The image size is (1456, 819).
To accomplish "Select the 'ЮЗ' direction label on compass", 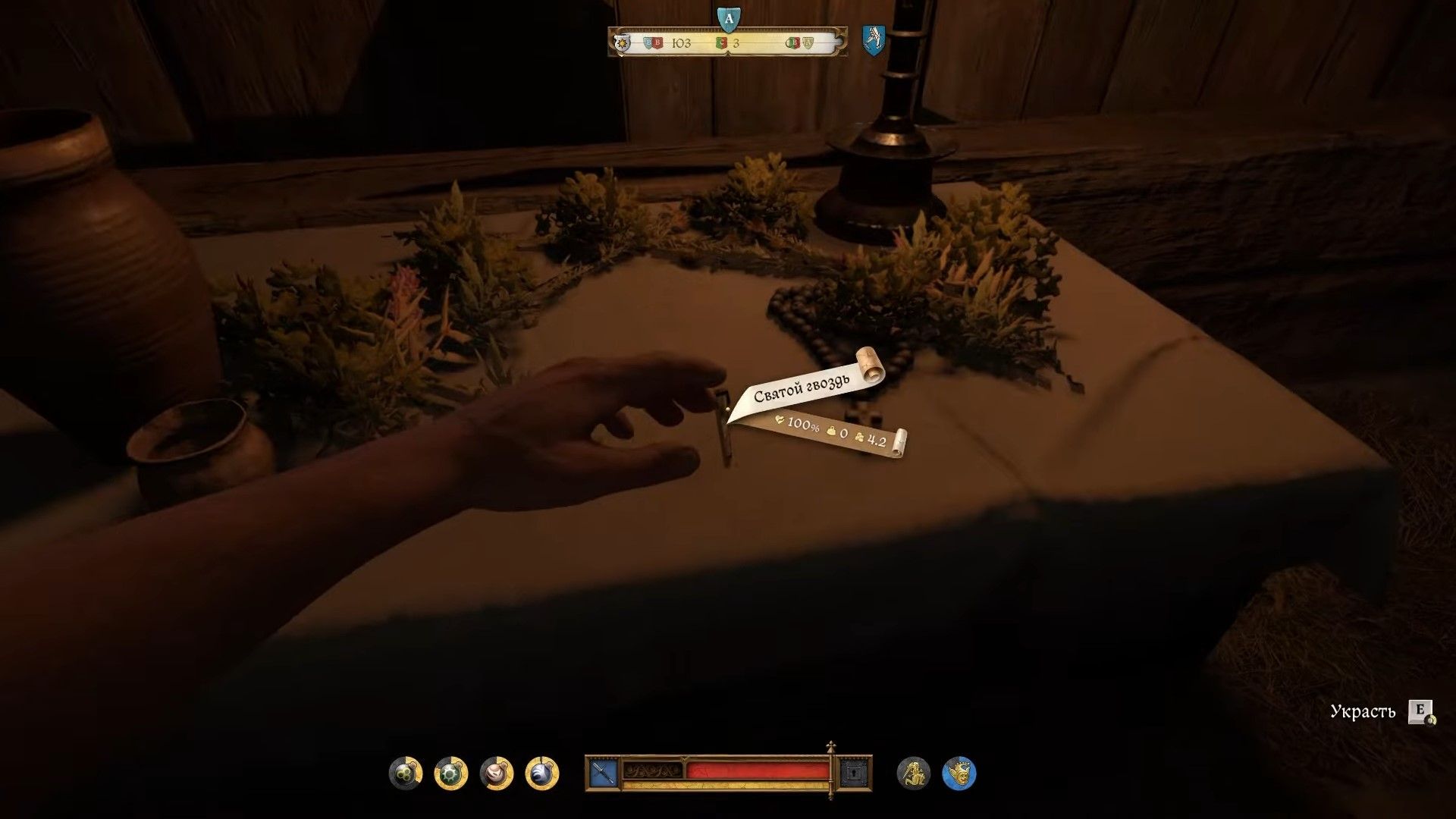I will [x=682, y=43].
